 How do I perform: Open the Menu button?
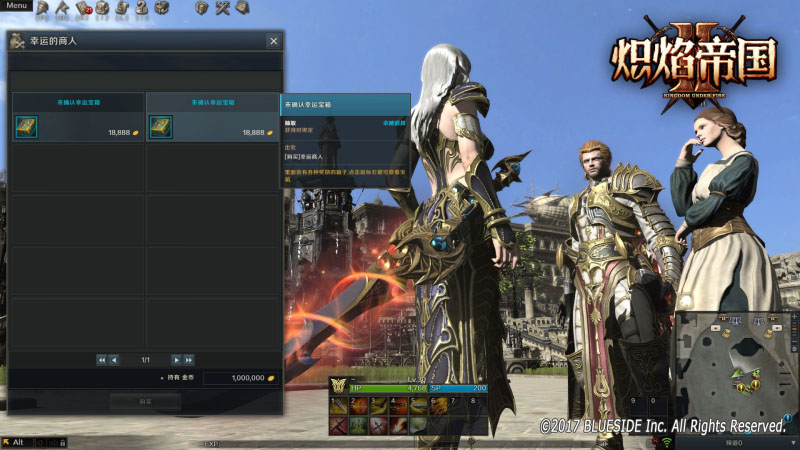tap(17, 5)
